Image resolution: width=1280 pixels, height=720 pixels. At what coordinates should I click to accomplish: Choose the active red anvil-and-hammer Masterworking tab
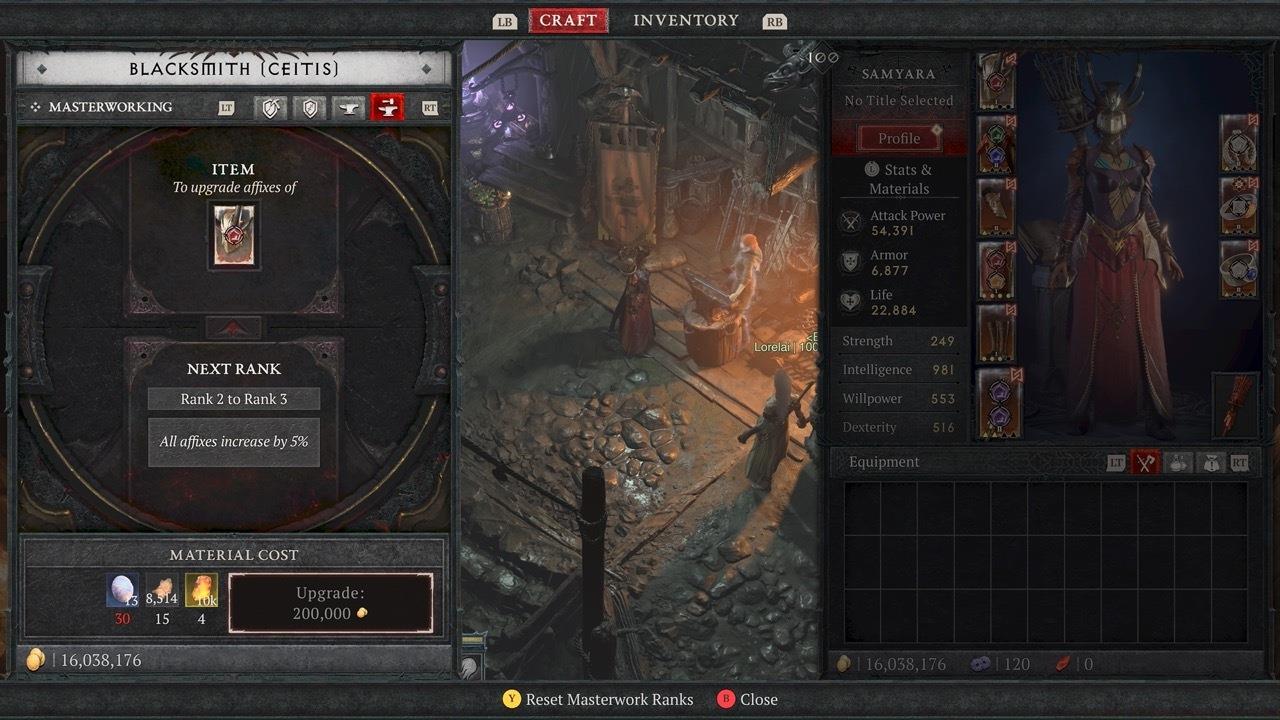(387, 107)
